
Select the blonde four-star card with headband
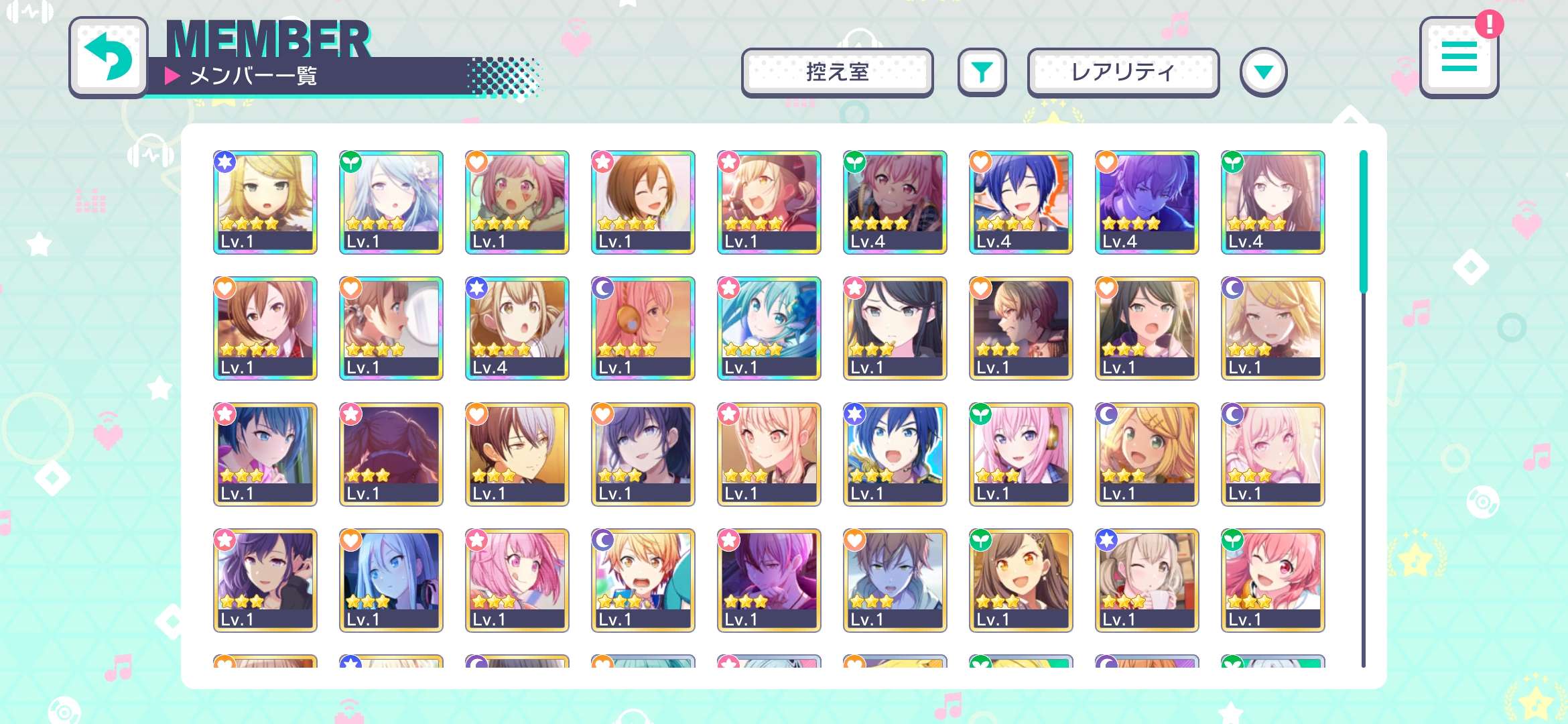[x=265, y=202]
